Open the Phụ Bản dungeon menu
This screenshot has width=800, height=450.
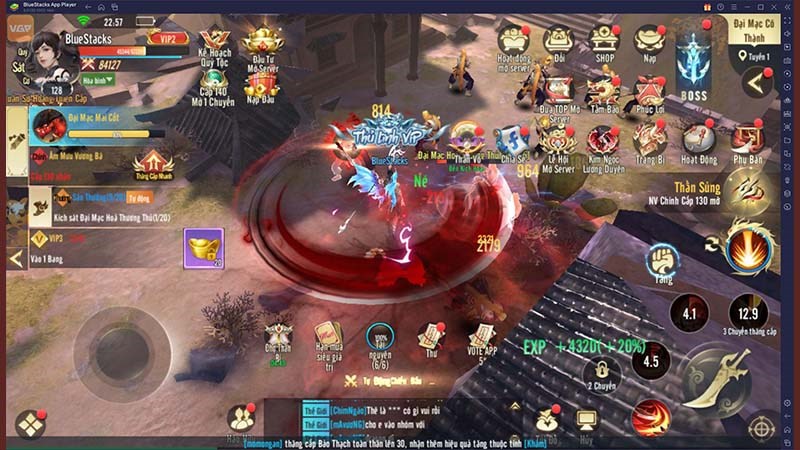coord(747,141)
